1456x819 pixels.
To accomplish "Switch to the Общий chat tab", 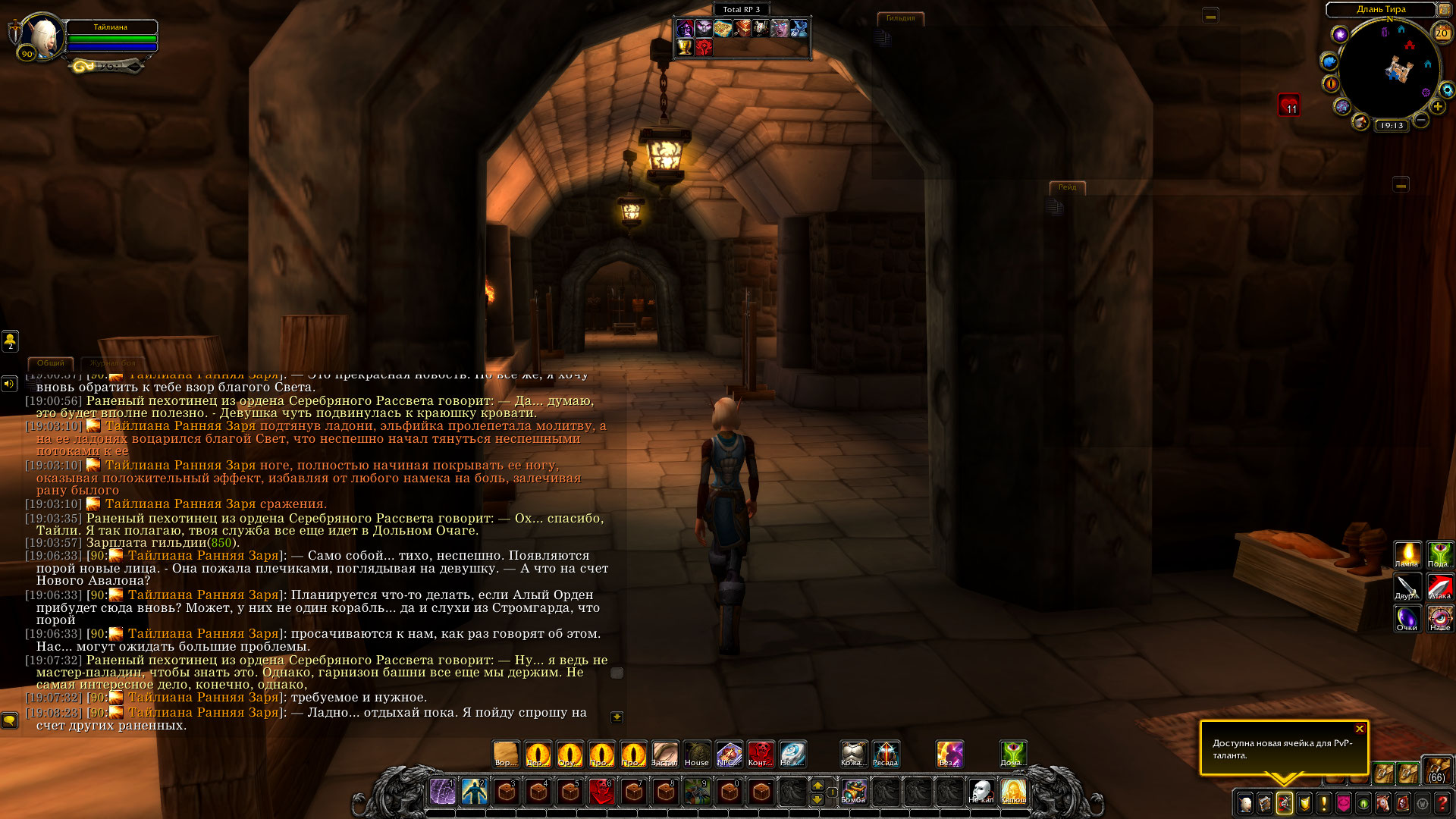I will pos(51,363).
